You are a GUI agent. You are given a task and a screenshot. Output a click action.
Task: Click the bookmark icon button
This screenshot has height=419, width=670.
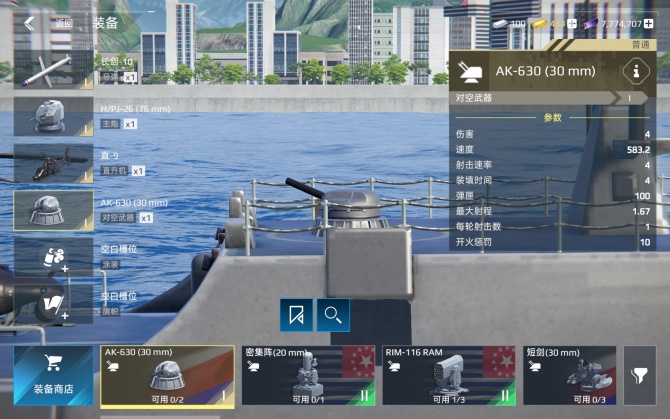point(295,315)
